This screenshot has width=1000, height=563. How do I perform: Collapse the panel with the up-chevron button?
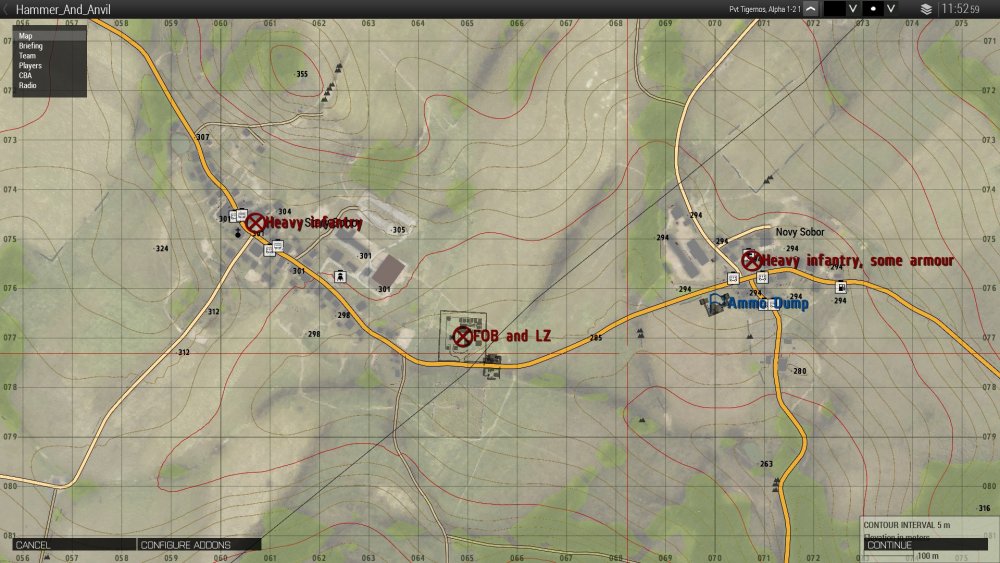click(810, 8)
